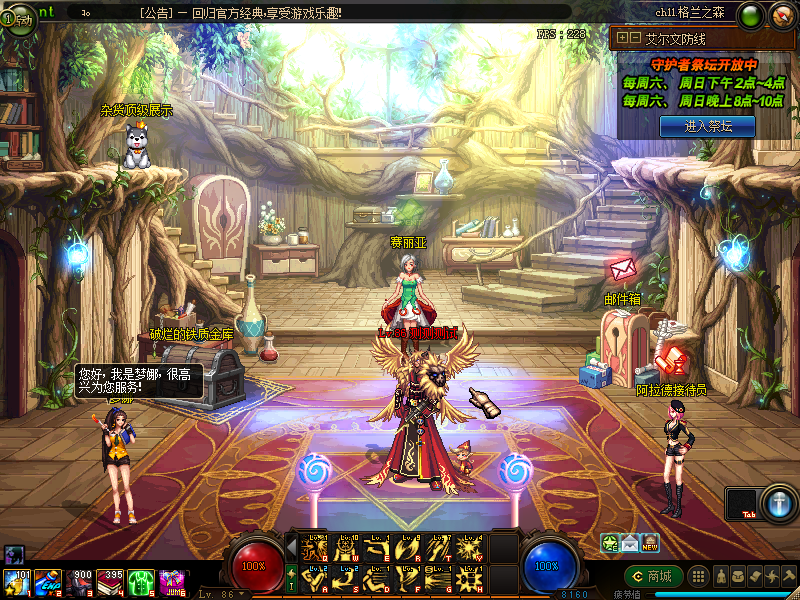Image resolution: width=800 pixels, height=600 pixels.
Task: Open the mail envelope notification
Action: pos(630,544)
